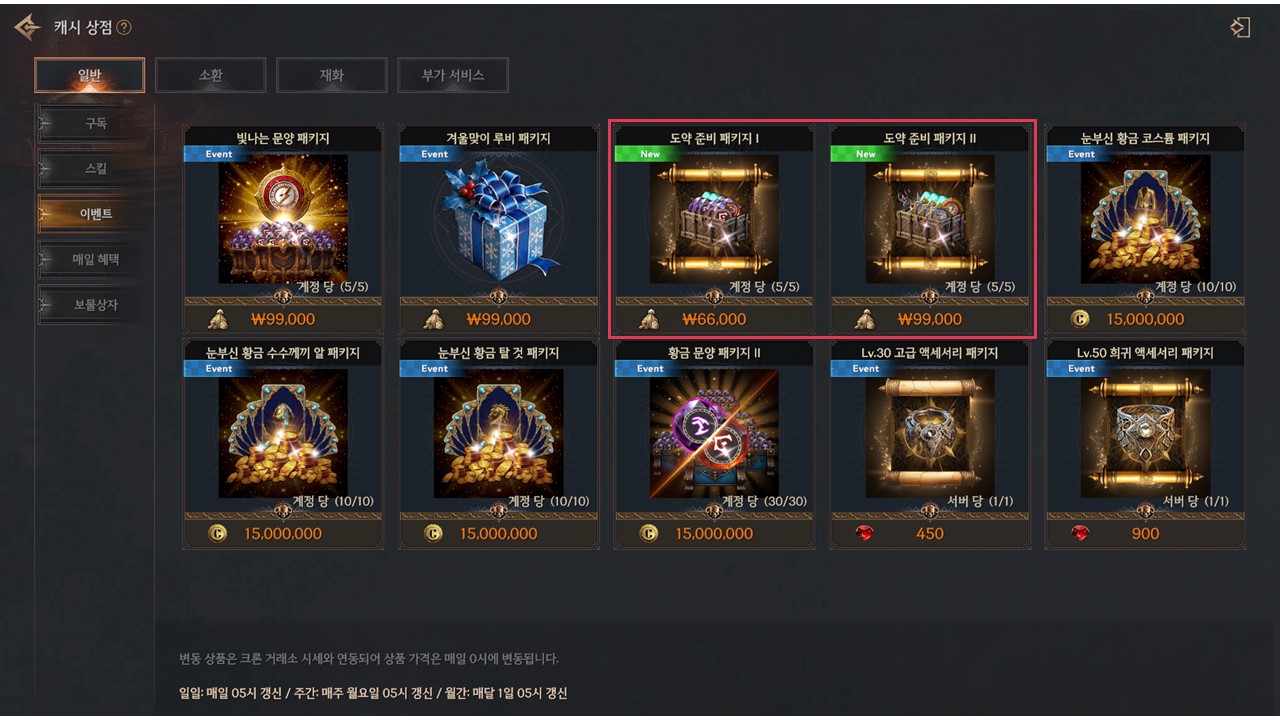Image resolution: width=1280 pixels, height=720 pixels.
Task: Show the 매일 혜택 category
Action: coord(95,259)
